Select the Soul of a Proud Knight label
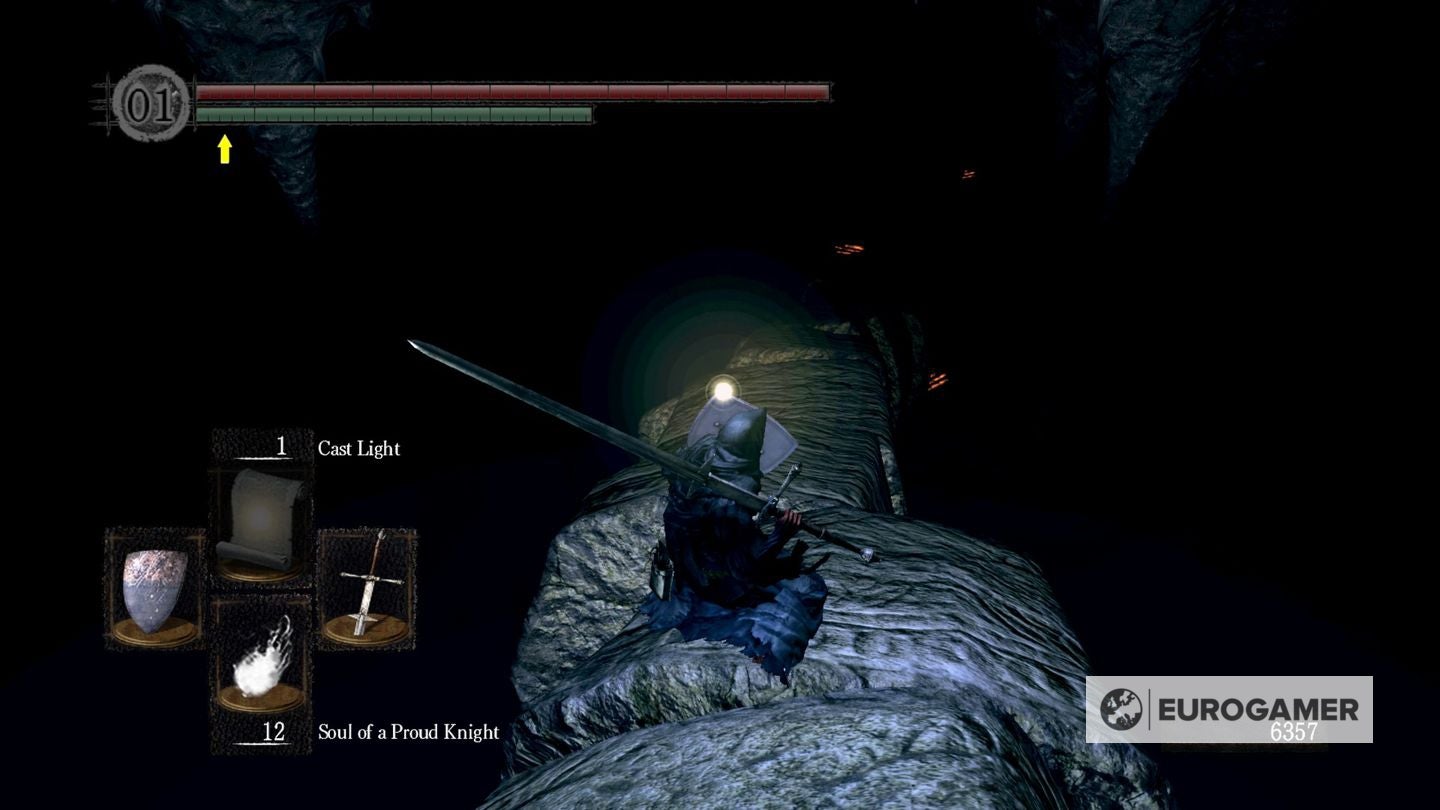Image resolution: width=1440 pixels, height=810 pixels. (408, 732)
